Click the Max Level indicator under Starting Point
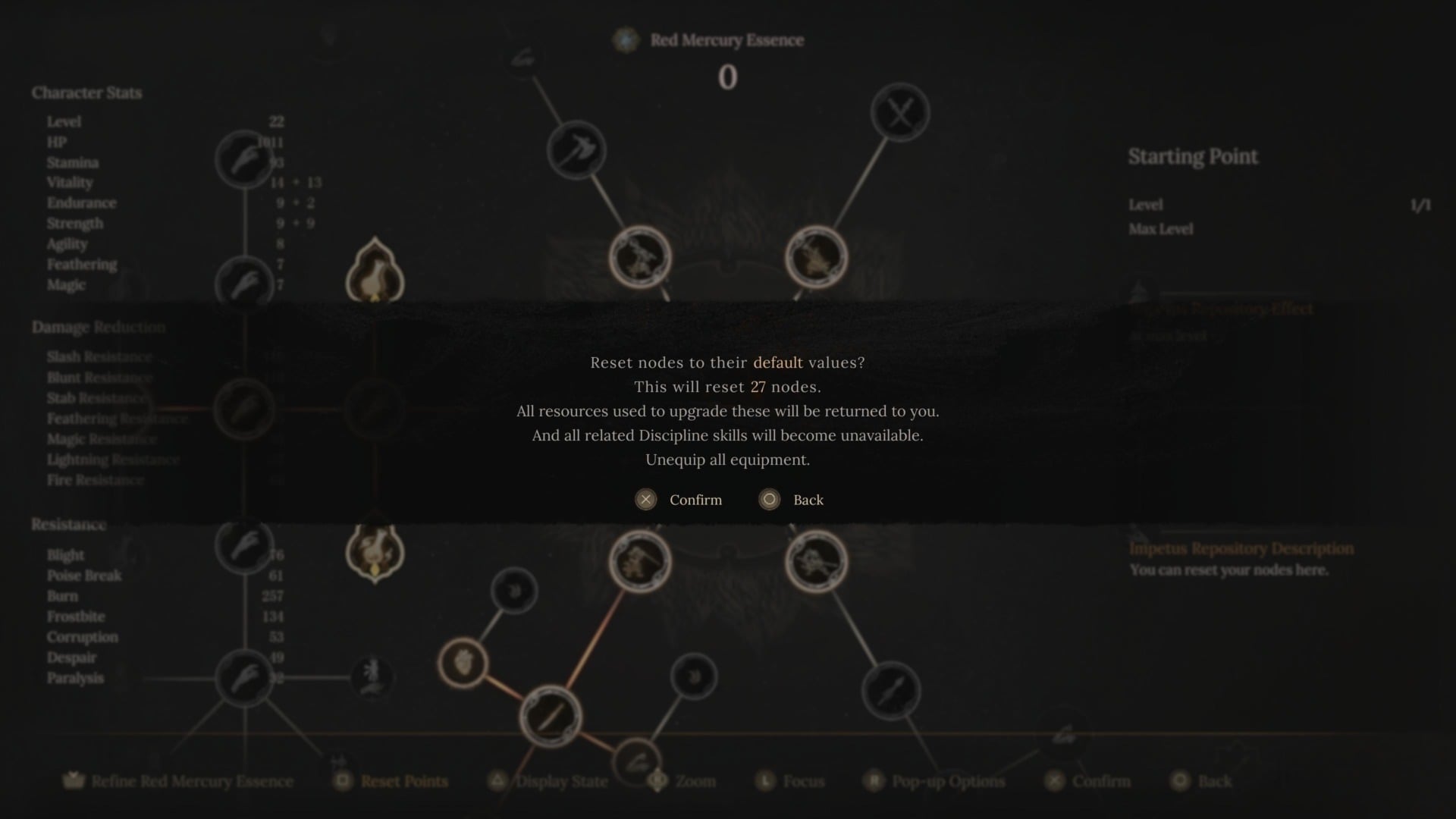Image resolution: width=1456 pixels, height=819 pixels. coord(1161,229)
